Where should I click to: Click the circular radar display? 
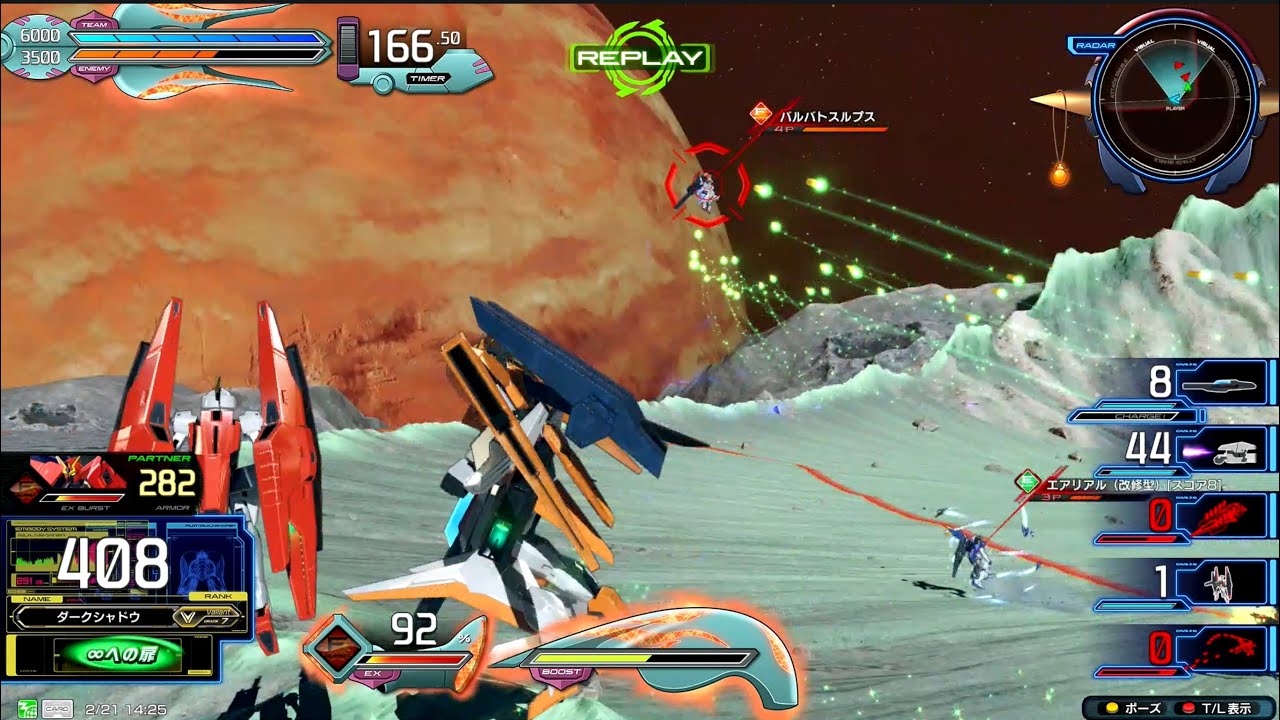[1174, 96]
